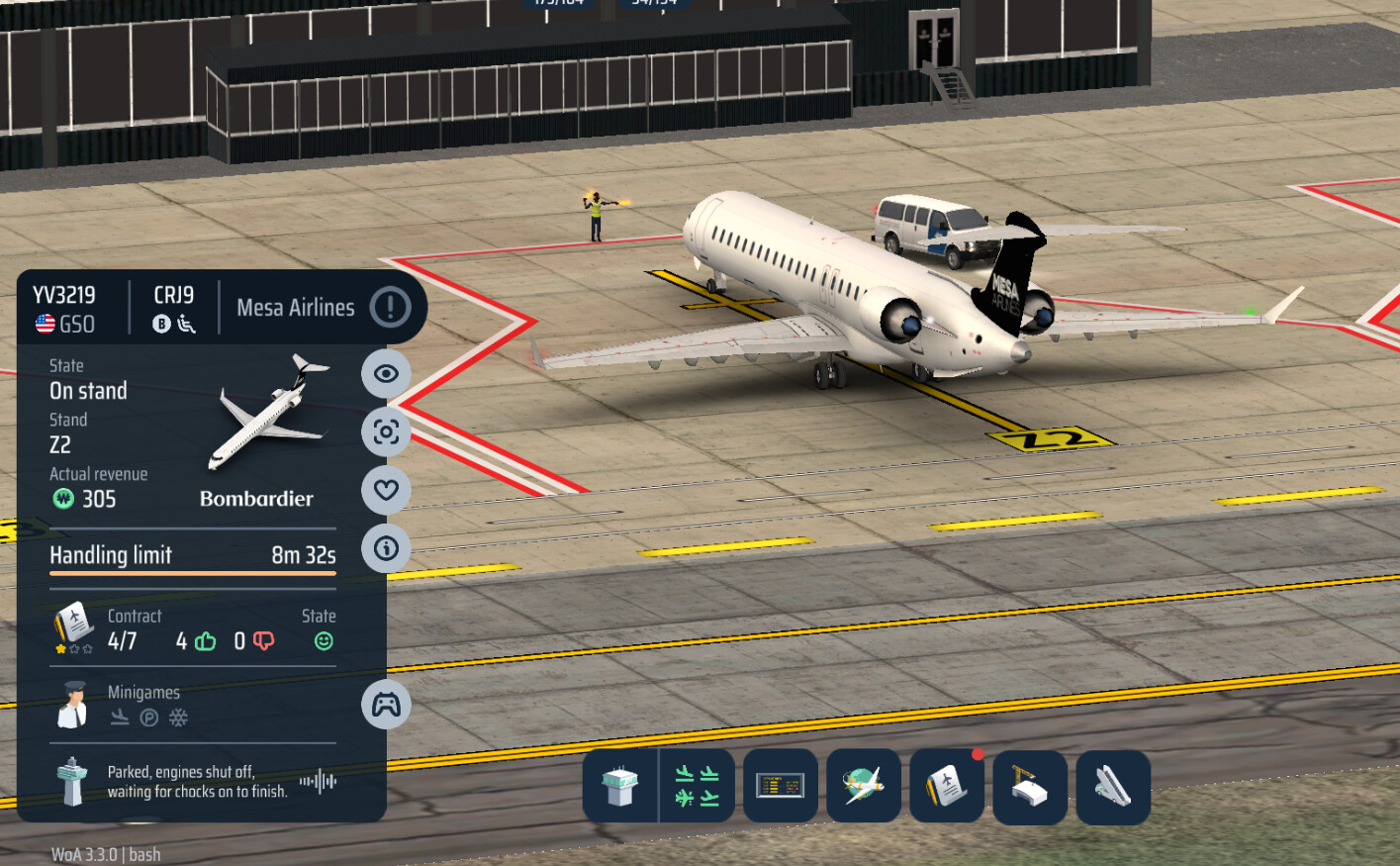Screen dimensions: 1400x866
Task: Show the flight information board
Action: pos(781,787)
